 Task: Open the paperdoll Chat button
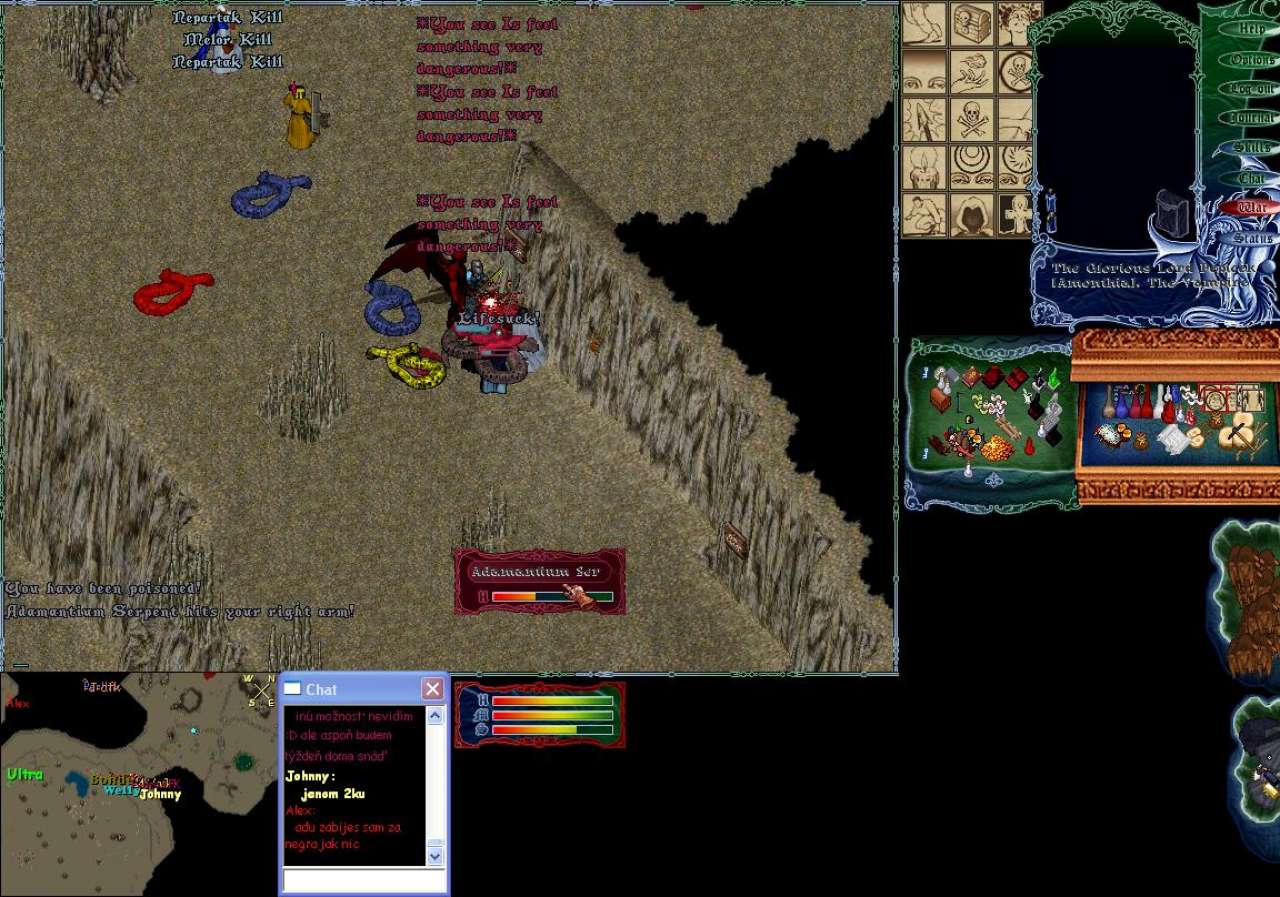click(x=1251, y=178)
